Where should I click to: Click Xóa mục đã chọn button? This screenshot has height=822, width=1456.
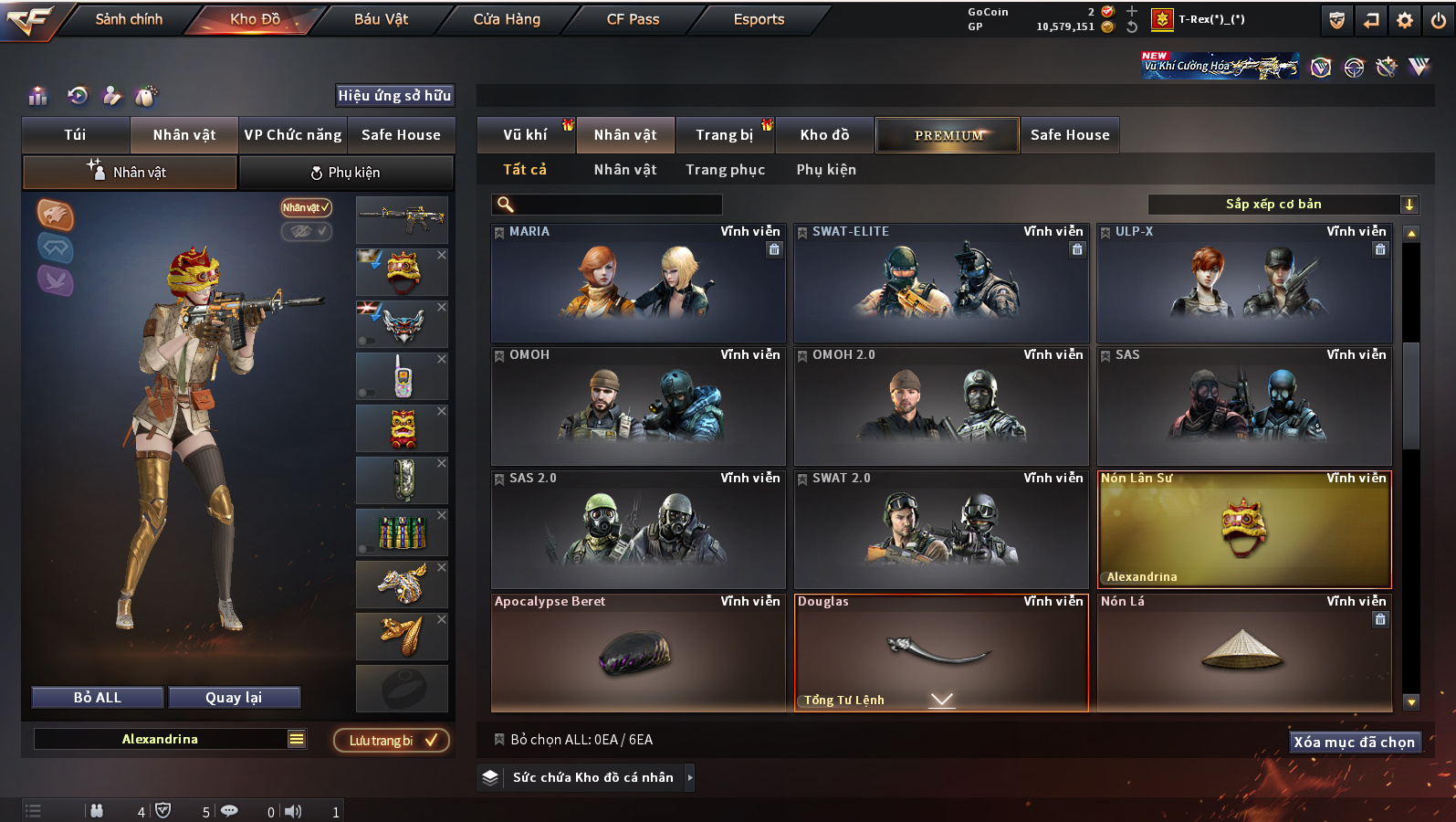1354,743
